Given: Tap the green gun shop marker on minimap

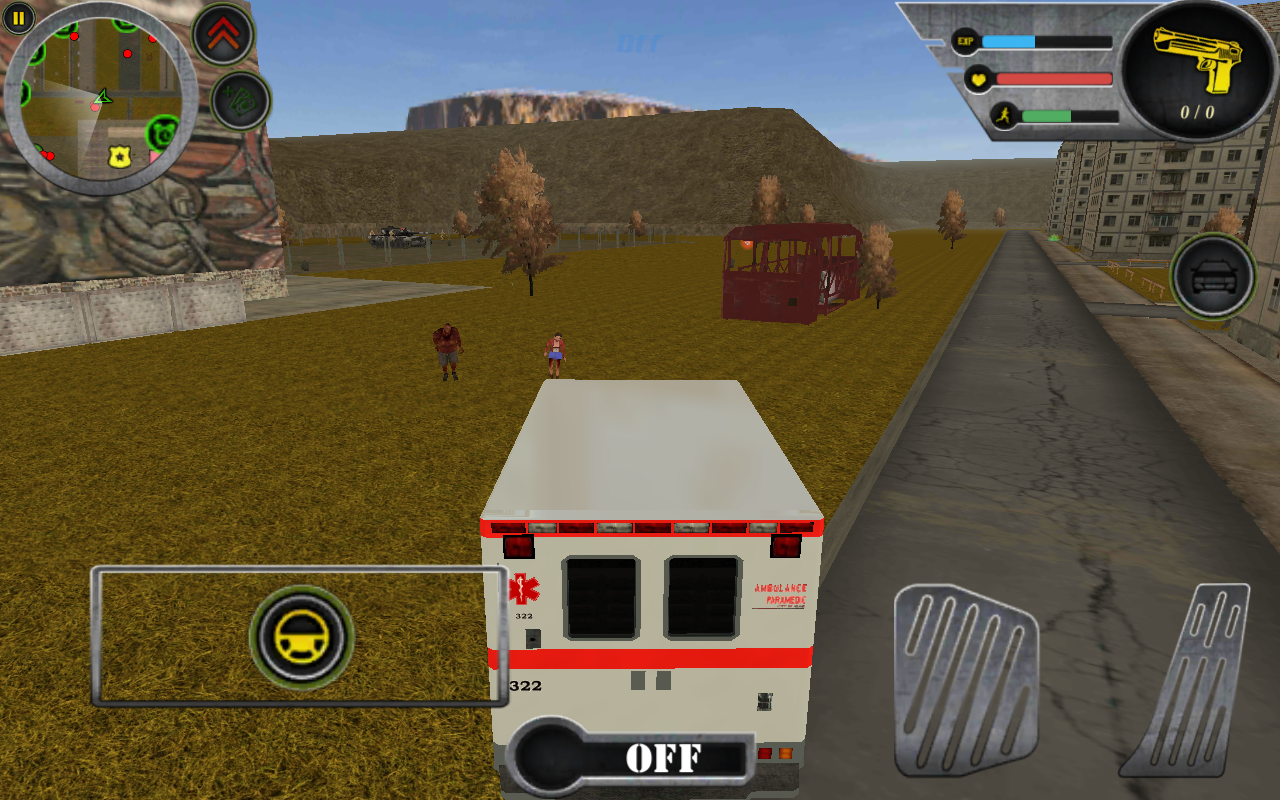Looking at the screenshot, I should [x=160, y=130].
